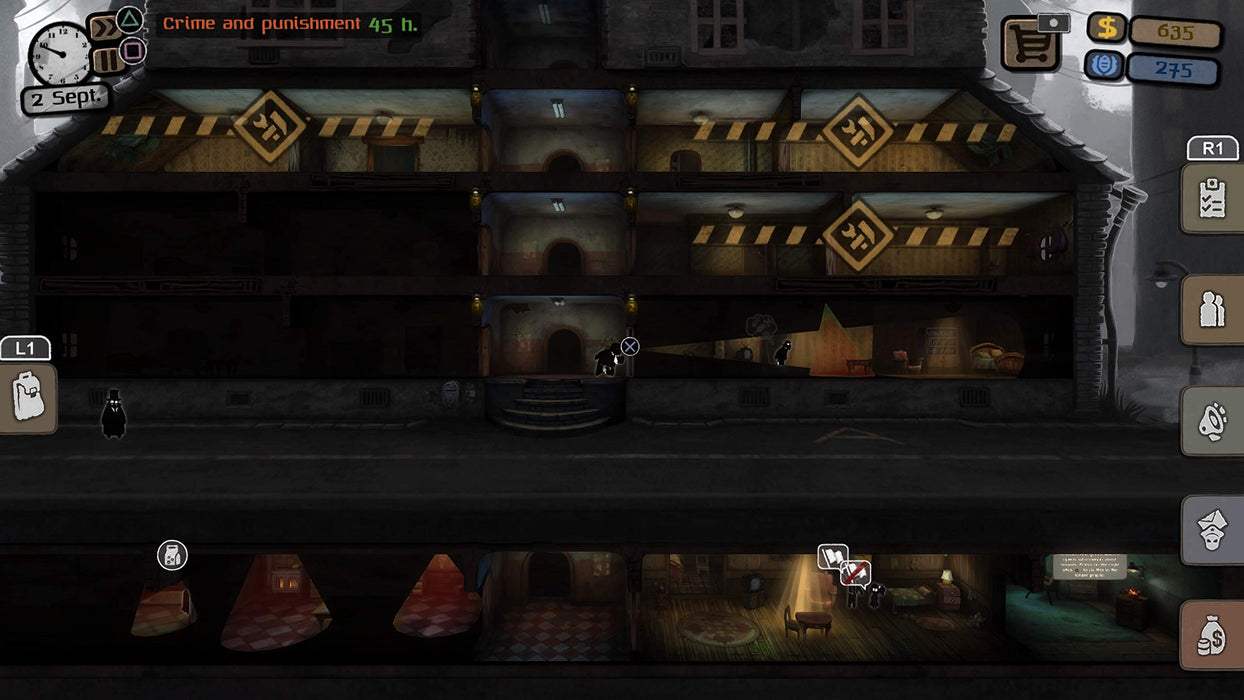The image size is (1244, 700).
Task: Pause the game clock
Action: pos(107,59)
